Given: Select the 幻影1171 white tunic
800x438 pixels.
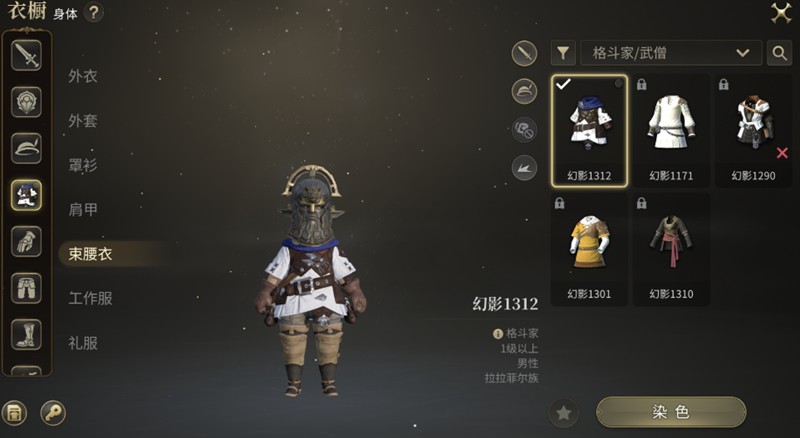Looking at the screenshot, I should pyautogui.click(x=671, y=130).
